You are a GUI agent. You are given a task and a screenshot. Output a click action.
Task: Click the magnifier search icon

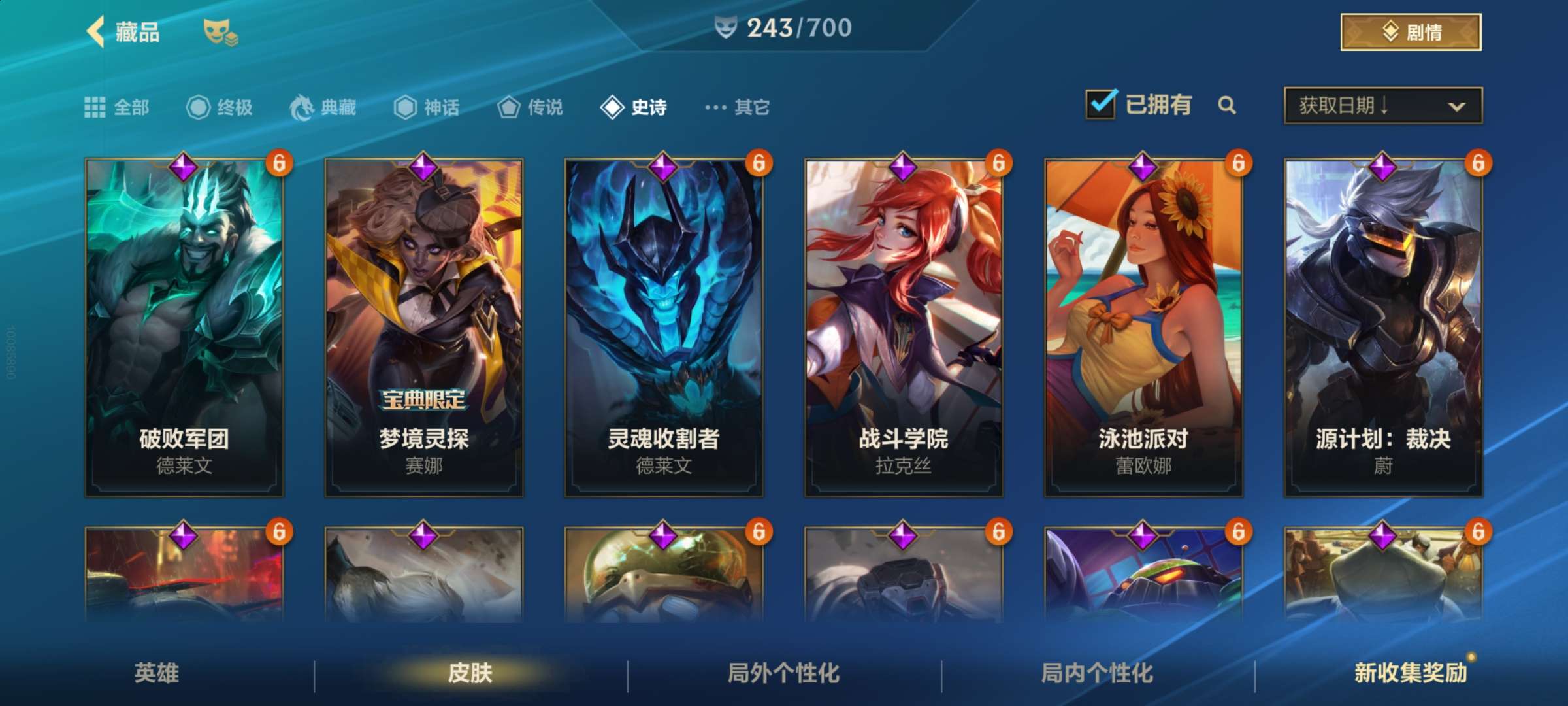(x=1227, y=105)
